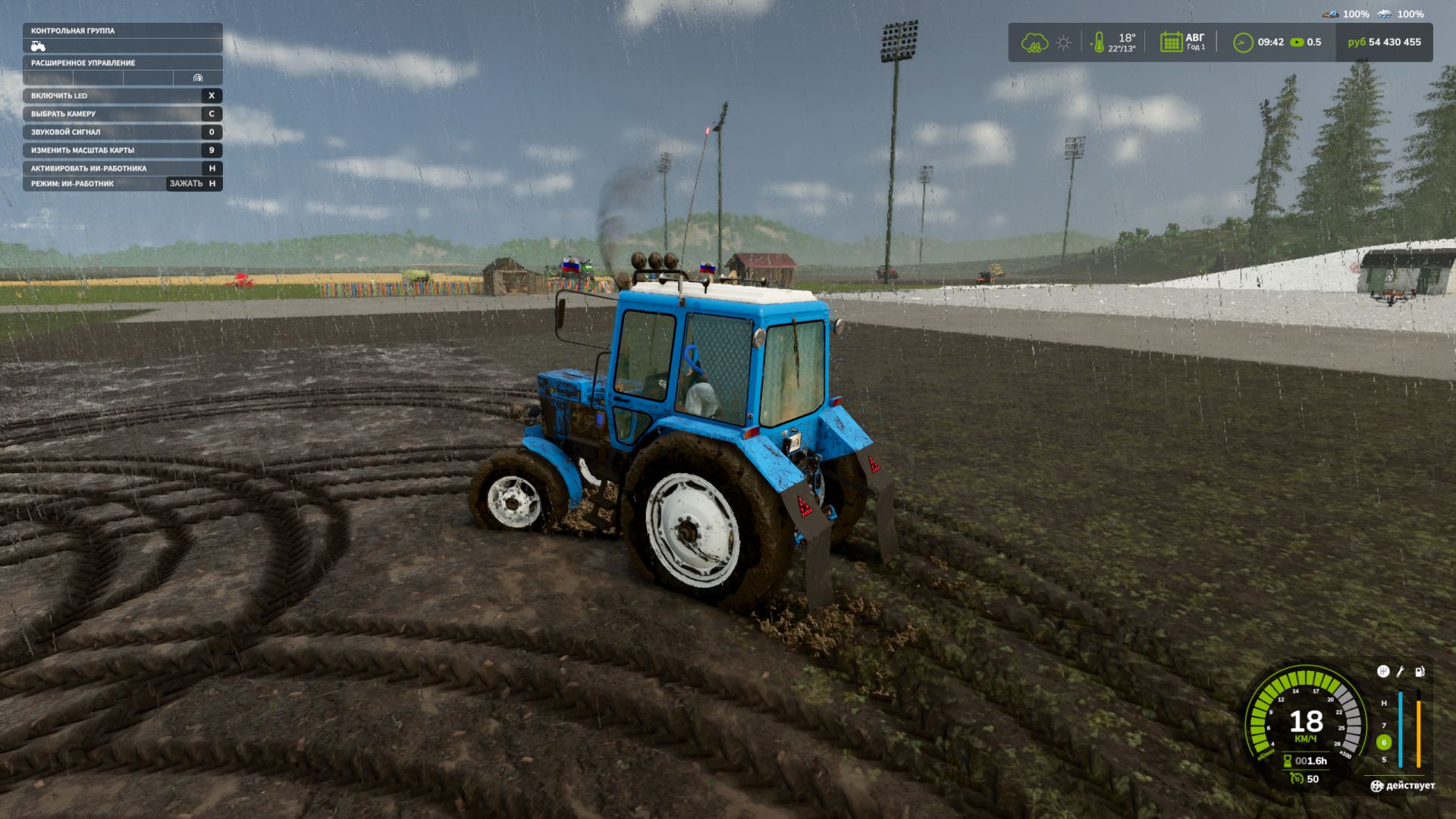
Task: Expand the КОНТРОЛЬНАЯ ГРУППА header
Action: point(72,31)
